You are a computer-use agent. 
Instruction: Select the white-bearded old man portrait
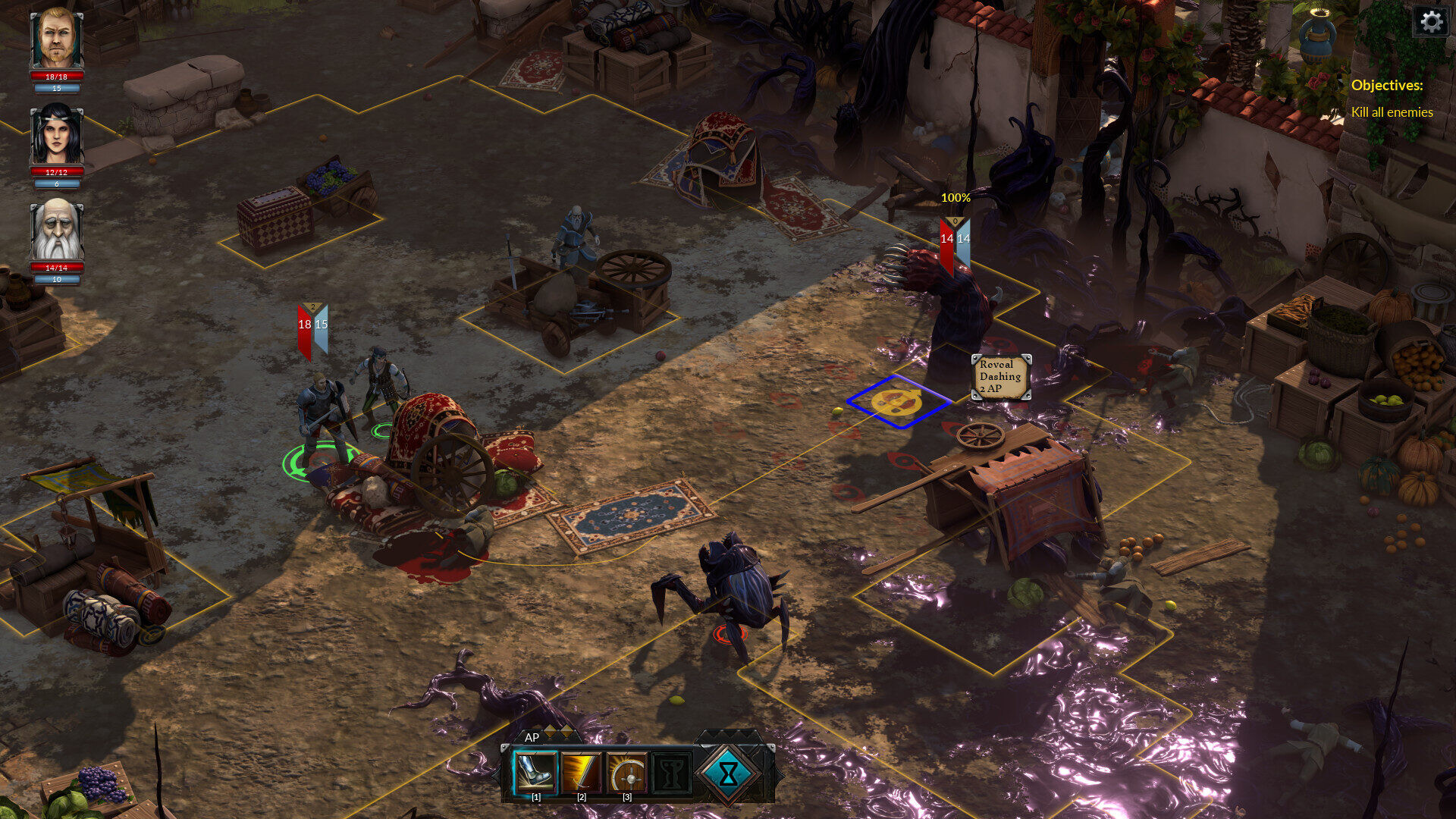57,231
